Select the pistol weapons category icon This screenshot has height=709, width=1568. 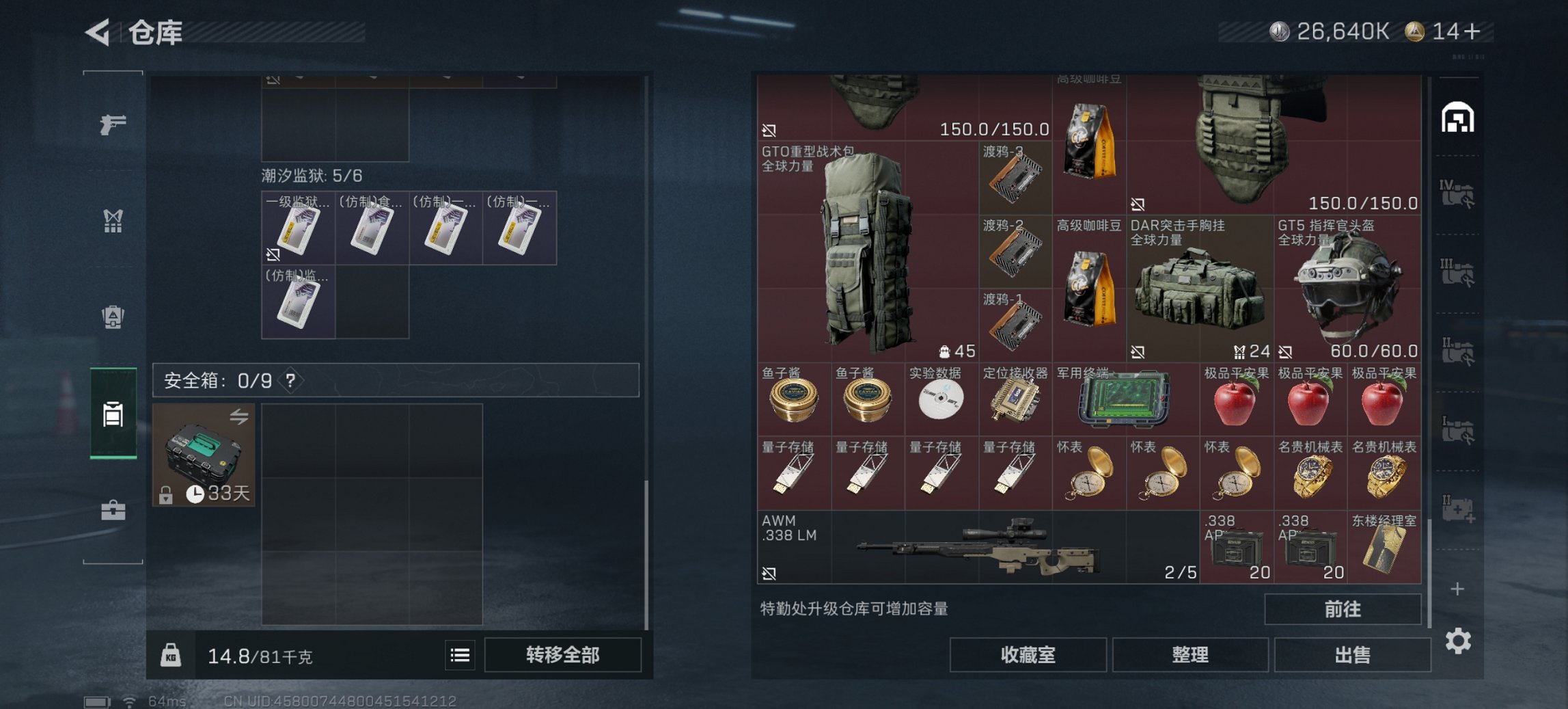coord(114,124)
